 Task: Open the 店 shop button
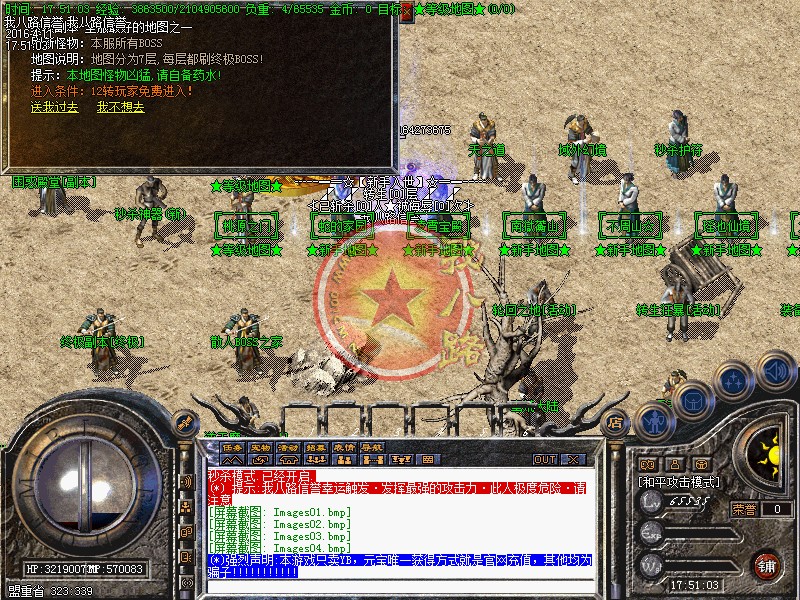(x=617, y=422)
